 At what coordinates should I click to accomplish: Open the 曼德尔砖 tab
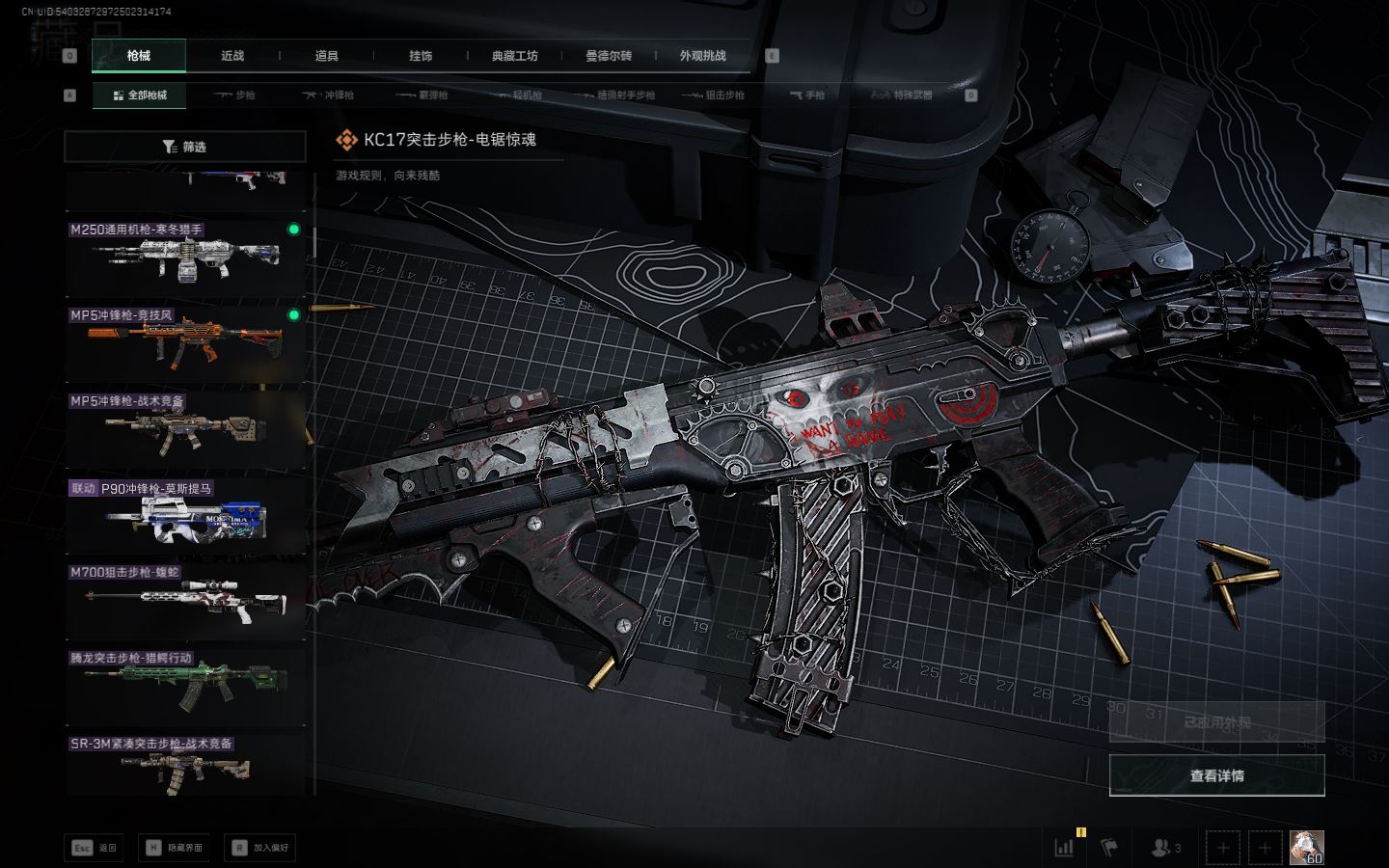pos(609,56)
